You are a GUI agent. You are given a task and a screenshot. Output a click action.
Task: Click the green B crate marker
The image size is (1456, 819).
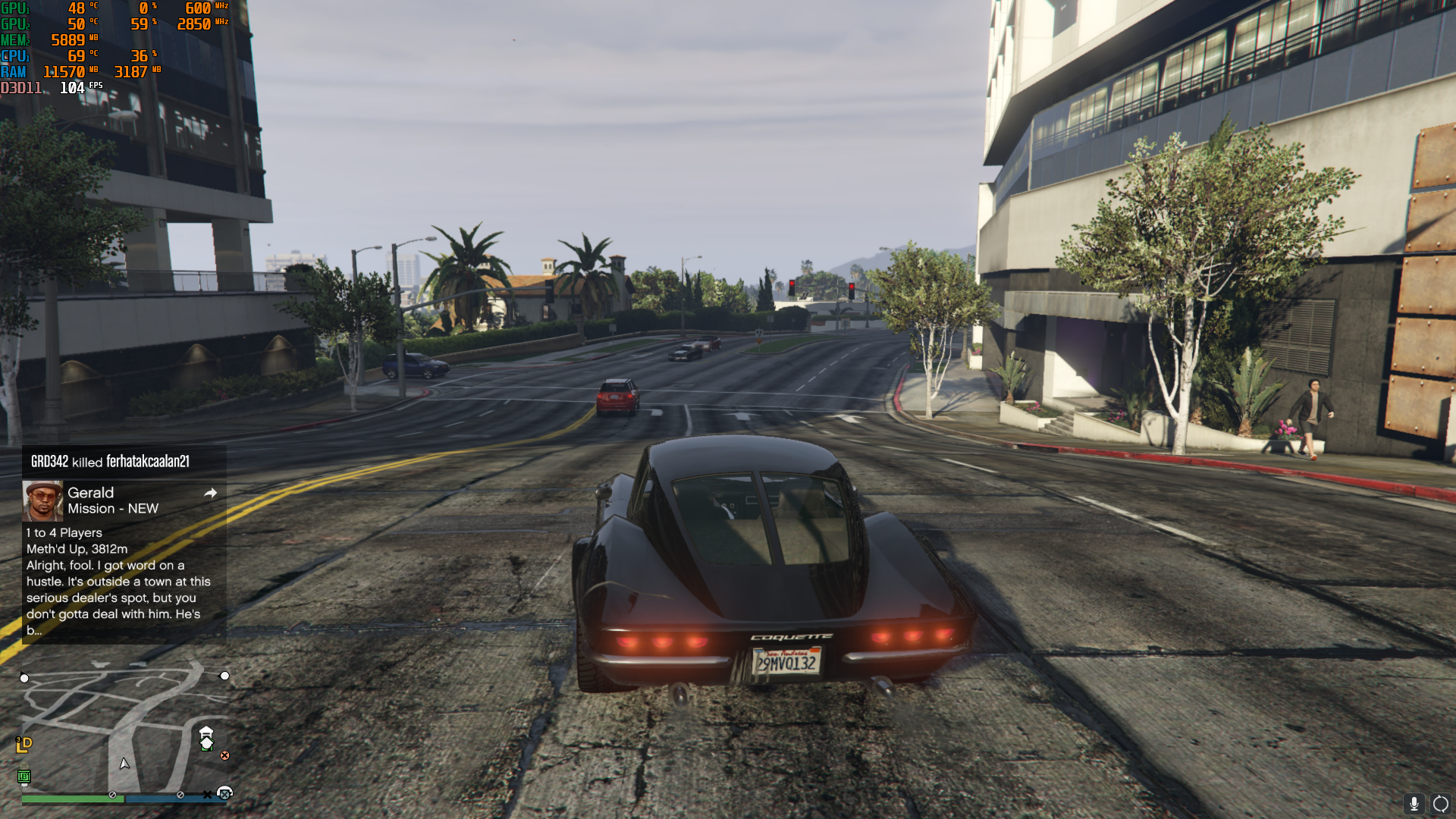point(24,776)
